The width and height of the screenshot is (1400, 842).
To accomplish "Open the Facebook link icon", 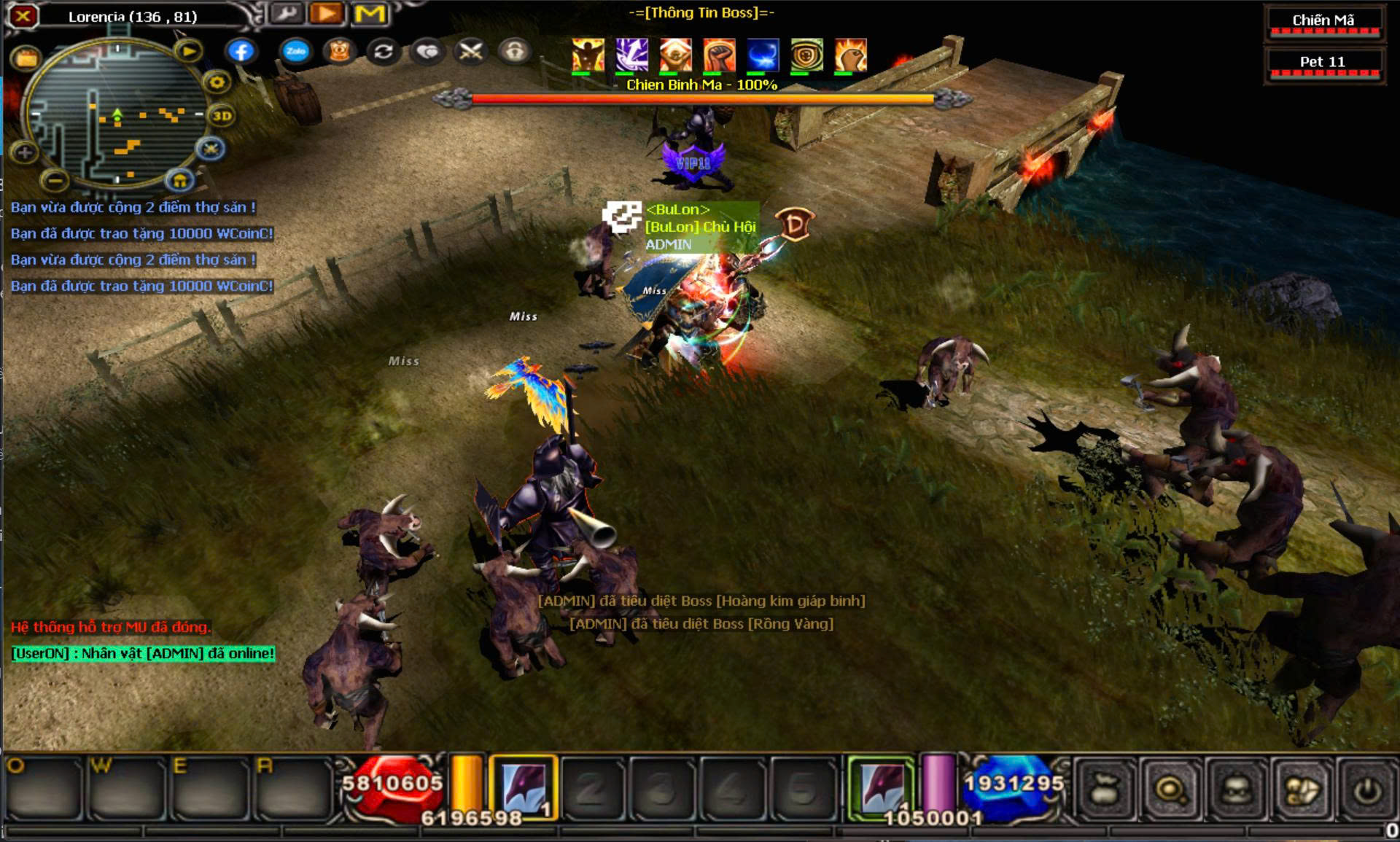I will 241,51.
